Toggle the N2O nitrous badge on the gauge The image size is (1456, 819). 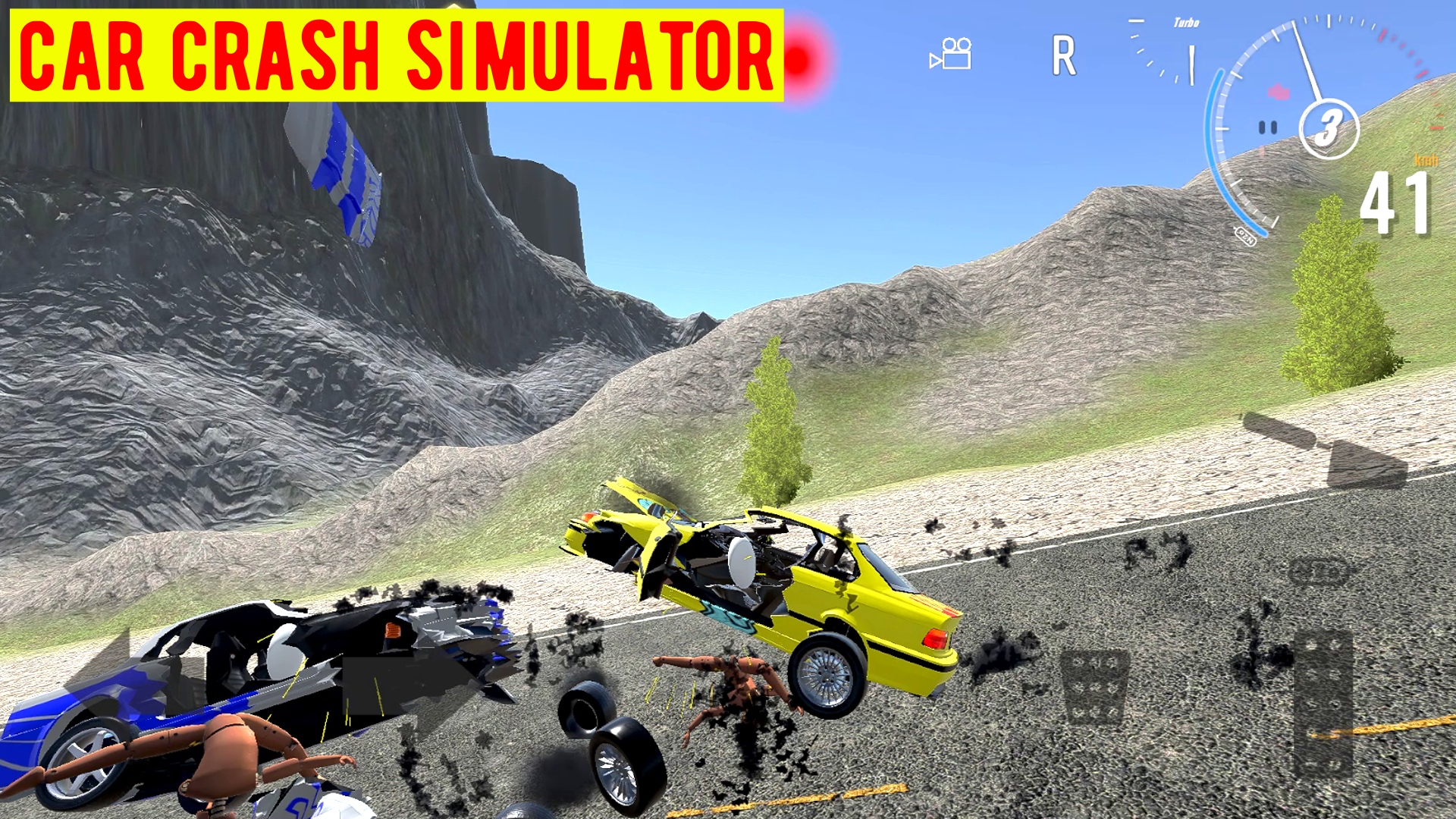coord(1244,237)
